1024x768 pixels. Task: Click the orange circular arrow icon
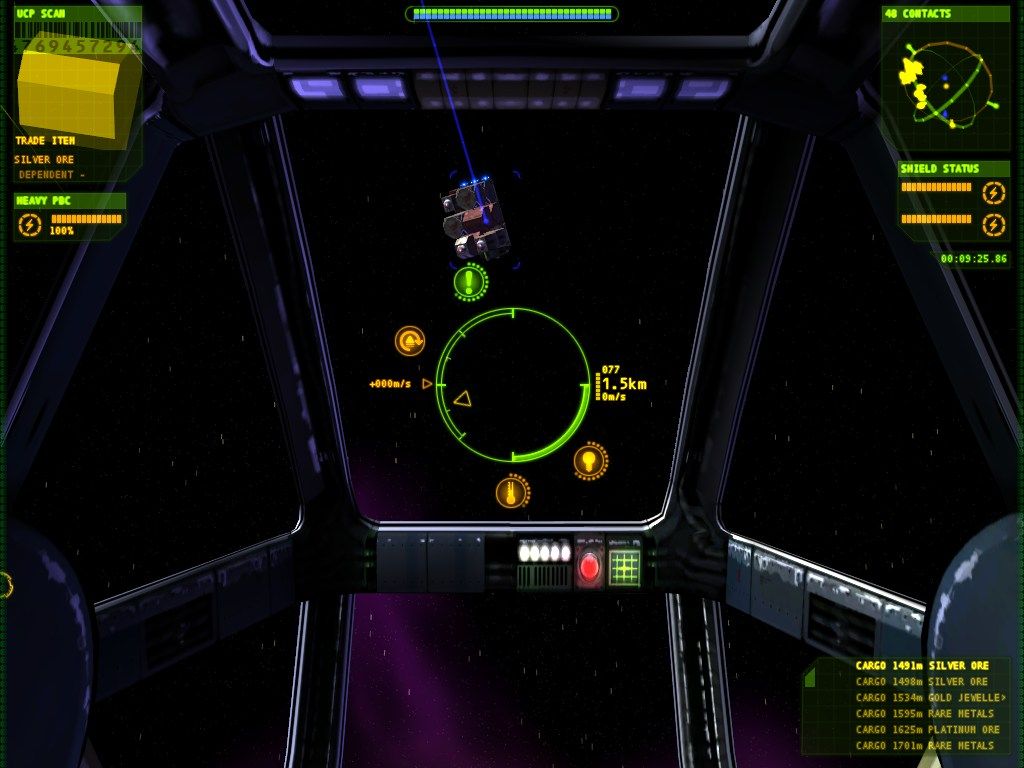[409, 342]
